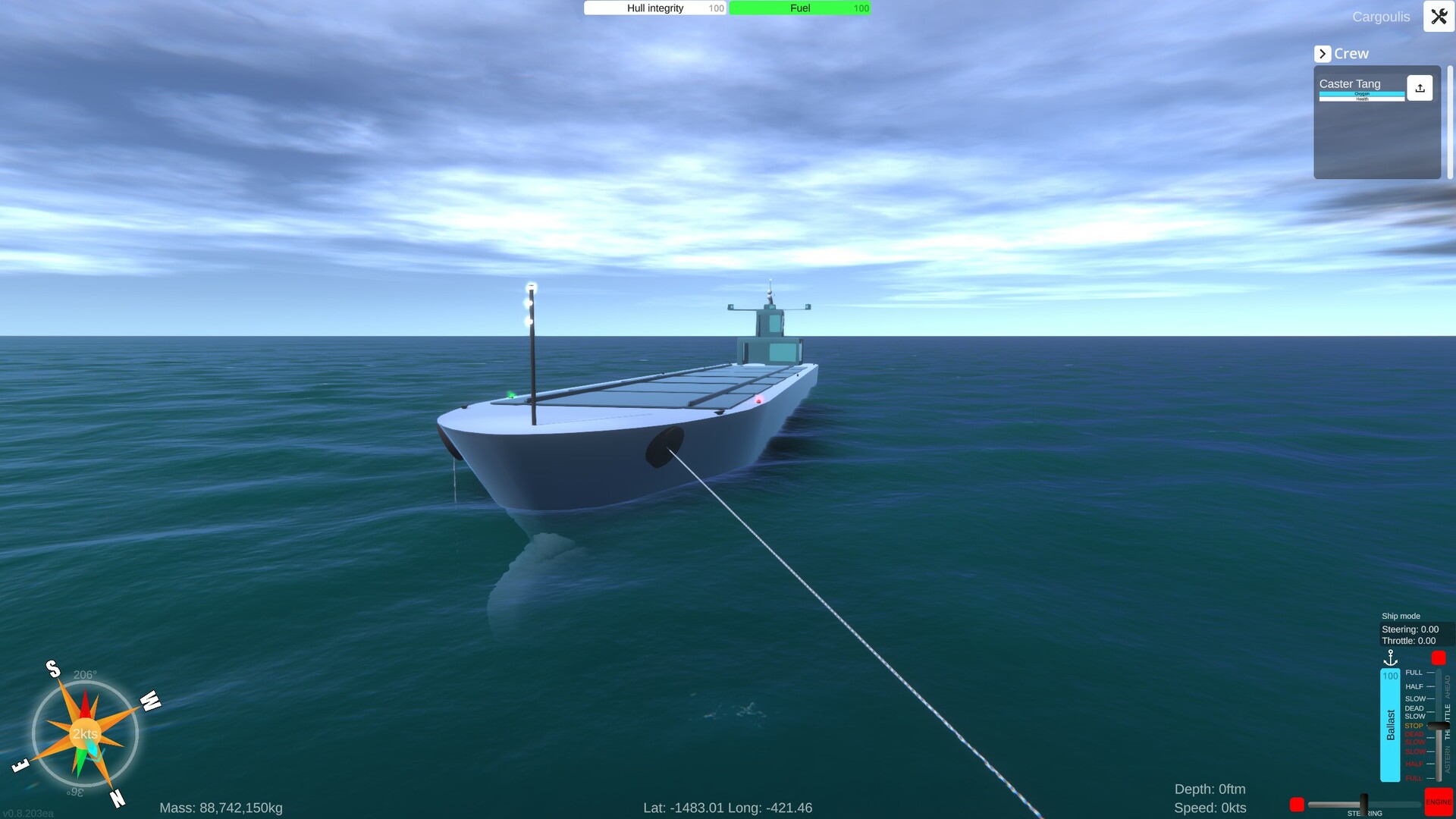This screenshot has width=1456, height=819.
Task: Drop the anchor using the anchor icon
Action: click(1391, 657)
